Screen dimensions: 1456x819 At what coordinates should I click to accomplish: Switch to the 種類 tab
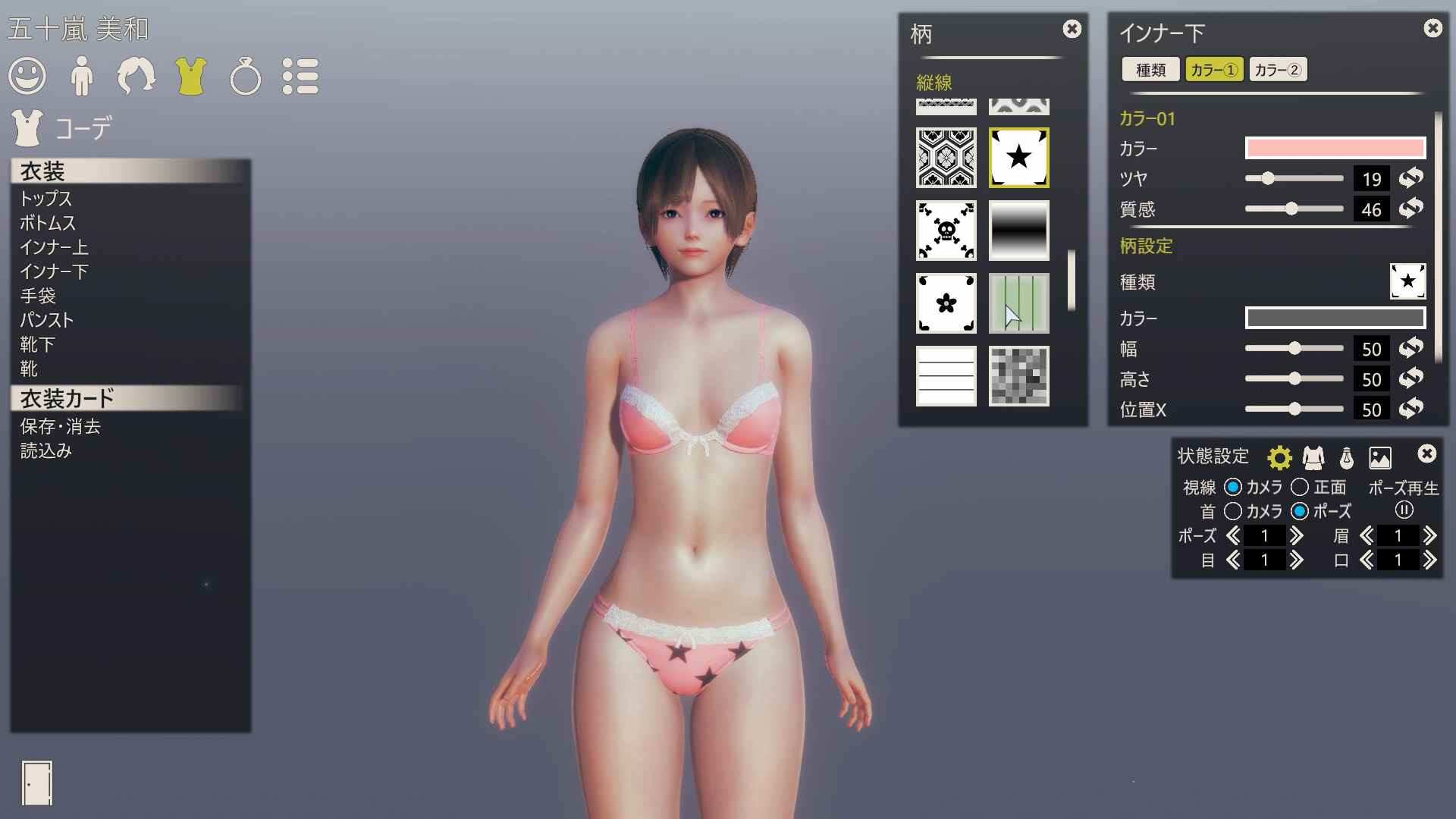1150,70
